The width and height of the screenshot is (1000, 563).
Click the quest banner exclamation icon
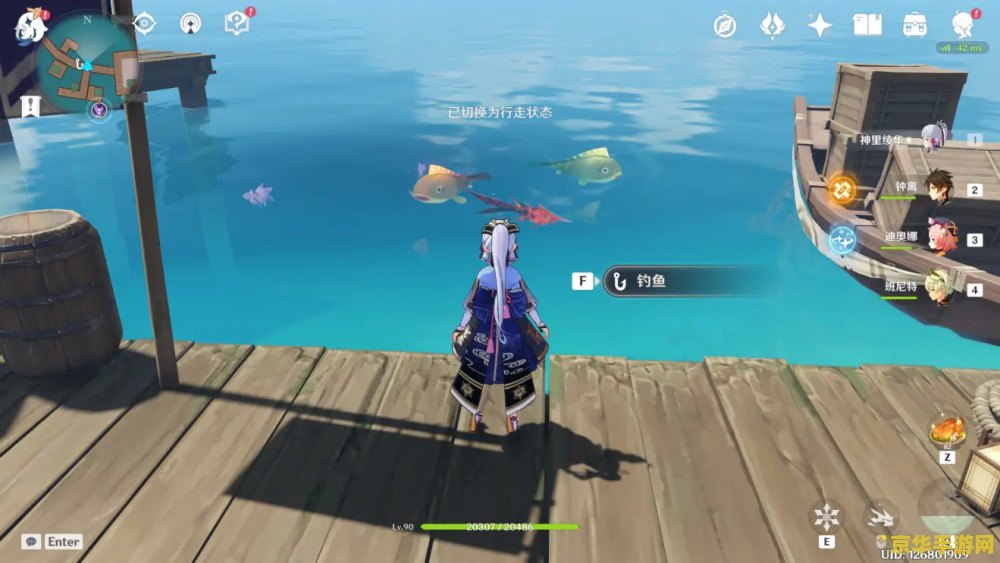pos(30,105)
